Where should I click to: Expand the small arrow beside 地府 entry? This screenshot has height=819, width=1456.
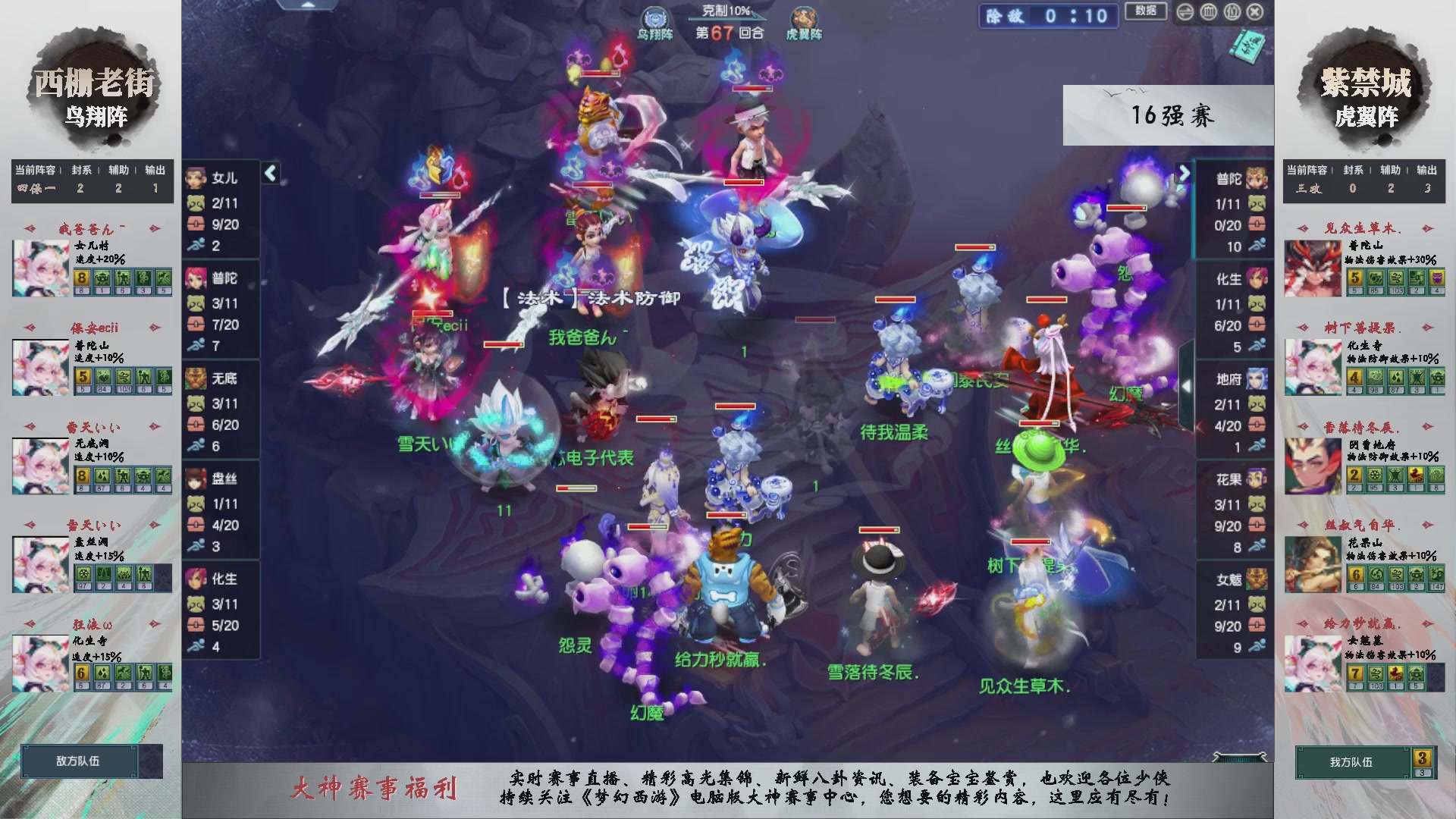click(x=1185, y=387)
